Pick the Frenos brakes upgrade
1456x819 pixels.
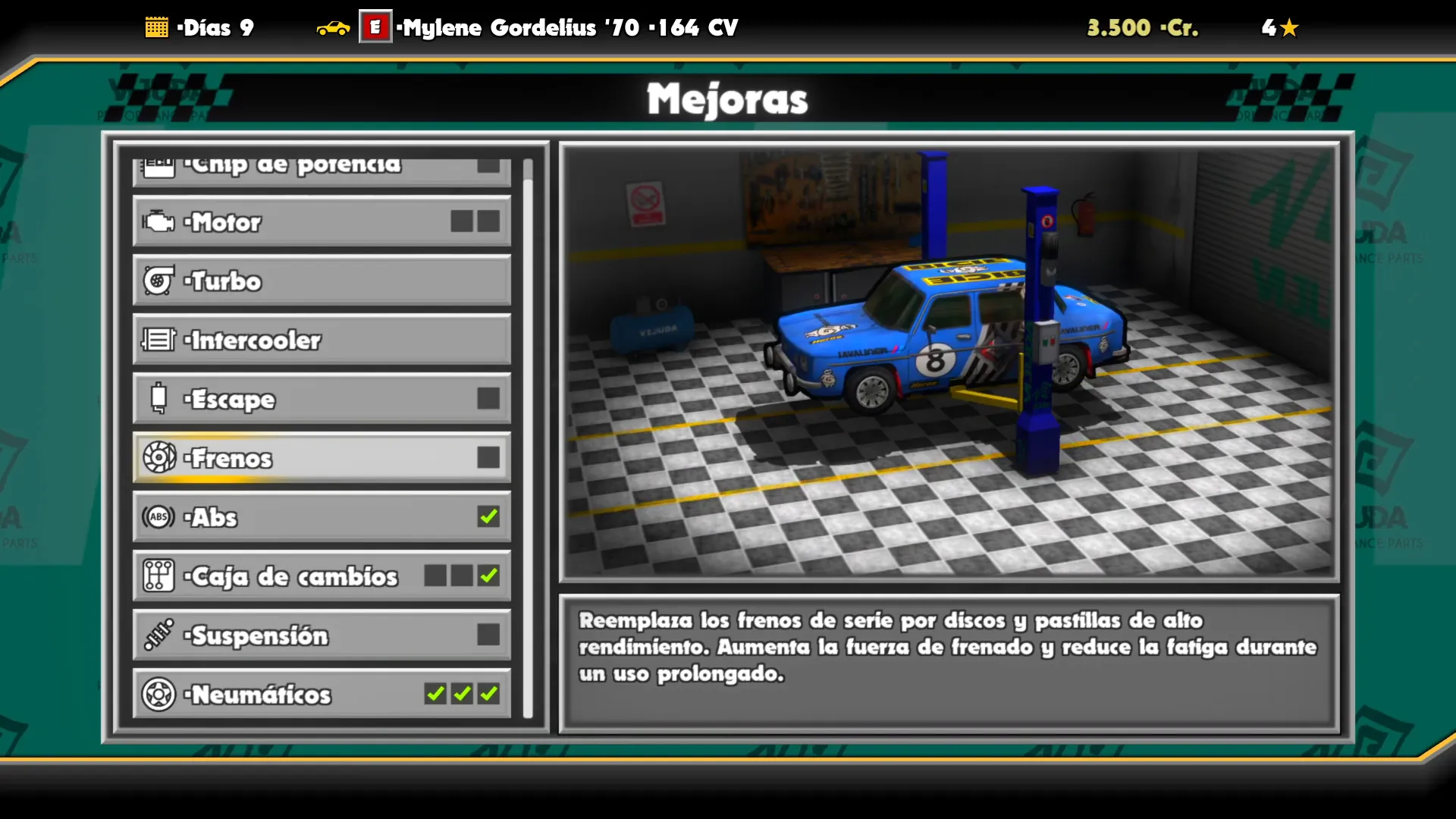click(x=322, y=458)
